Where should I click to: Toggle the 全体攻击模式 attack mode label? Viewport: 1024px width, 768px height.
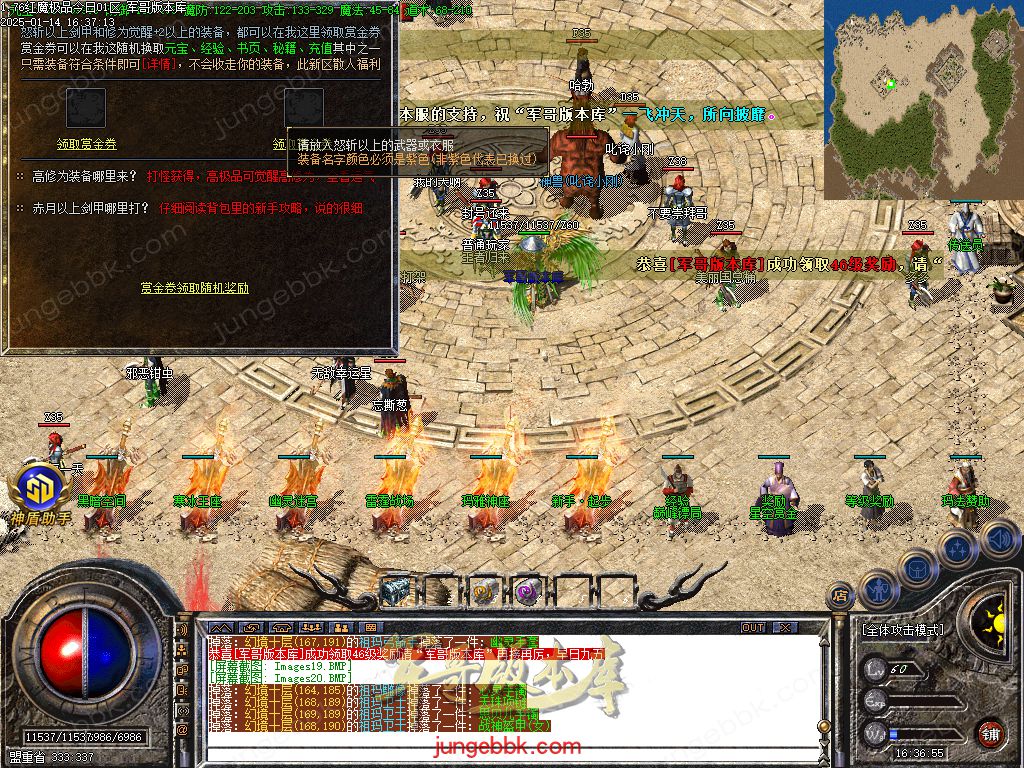902,630
